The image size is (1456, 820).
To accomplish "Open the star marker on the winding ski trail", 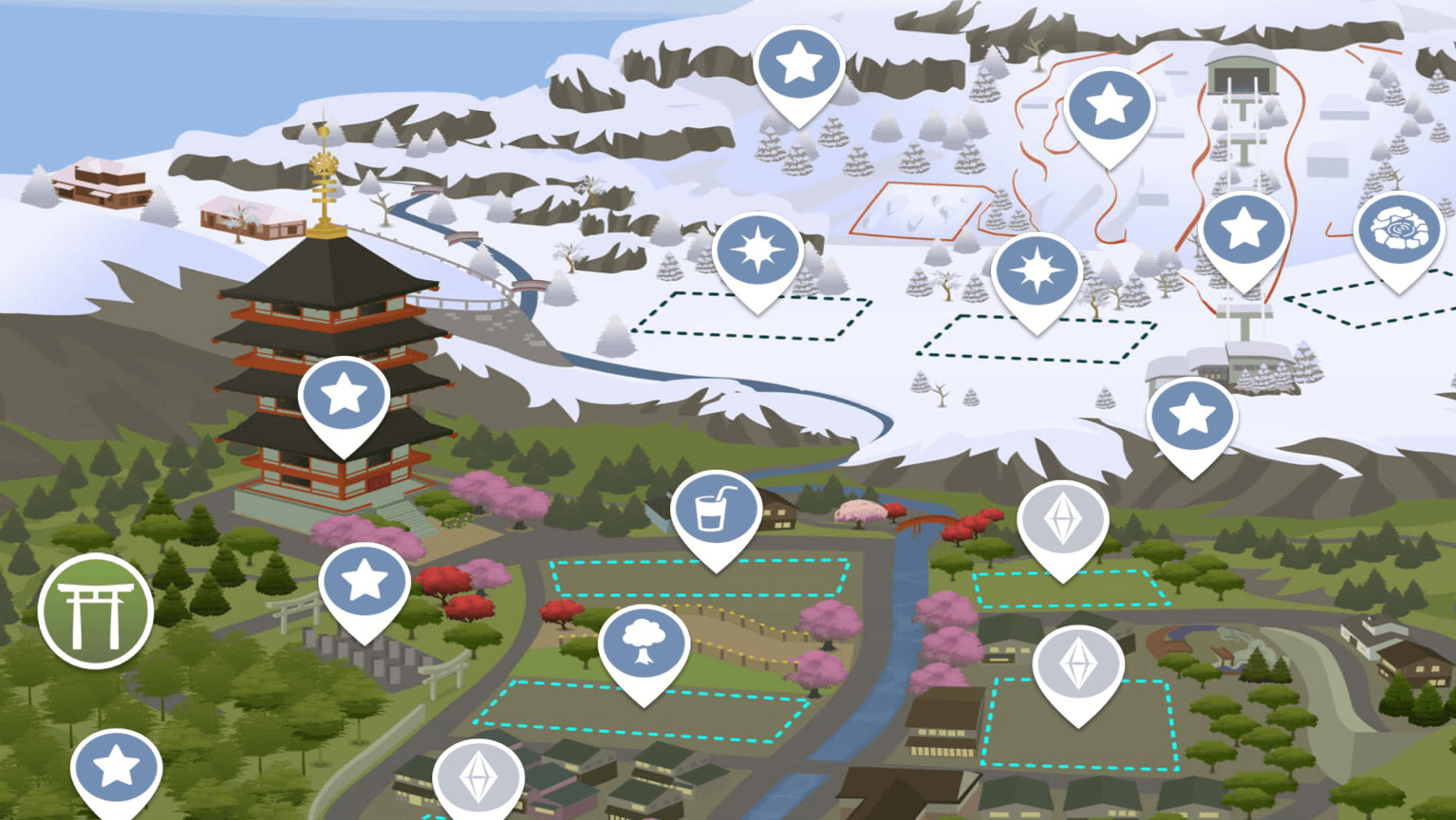I will point(1109,107).
